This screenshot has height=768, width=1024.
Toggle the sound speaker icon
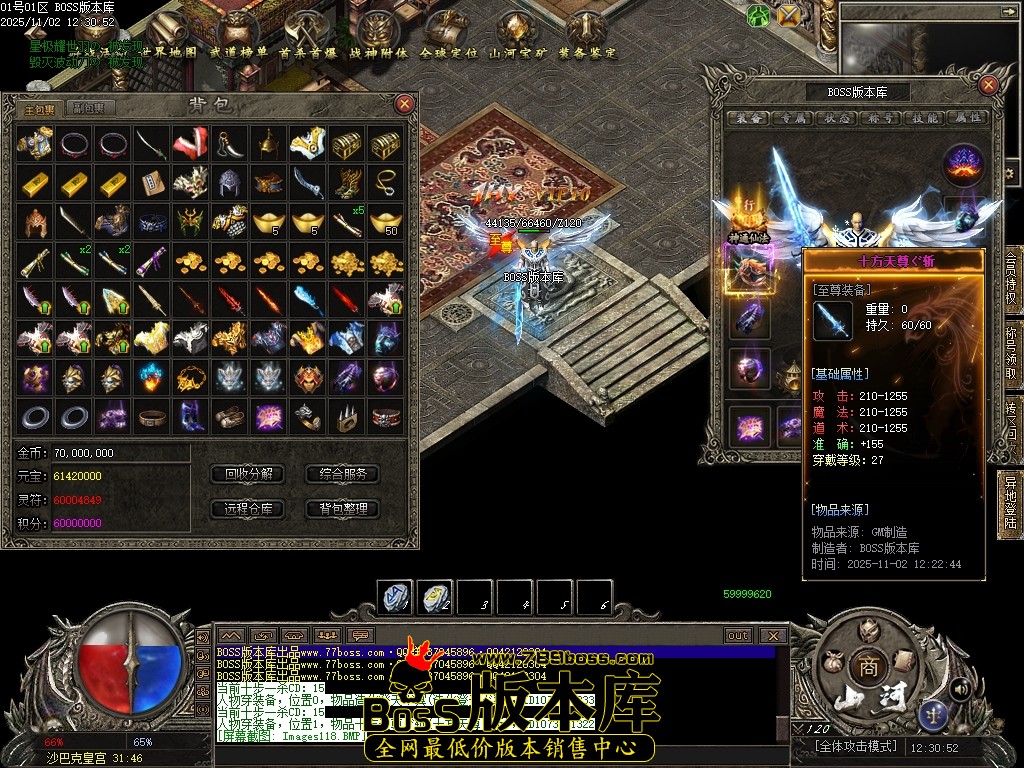(959, 688)
